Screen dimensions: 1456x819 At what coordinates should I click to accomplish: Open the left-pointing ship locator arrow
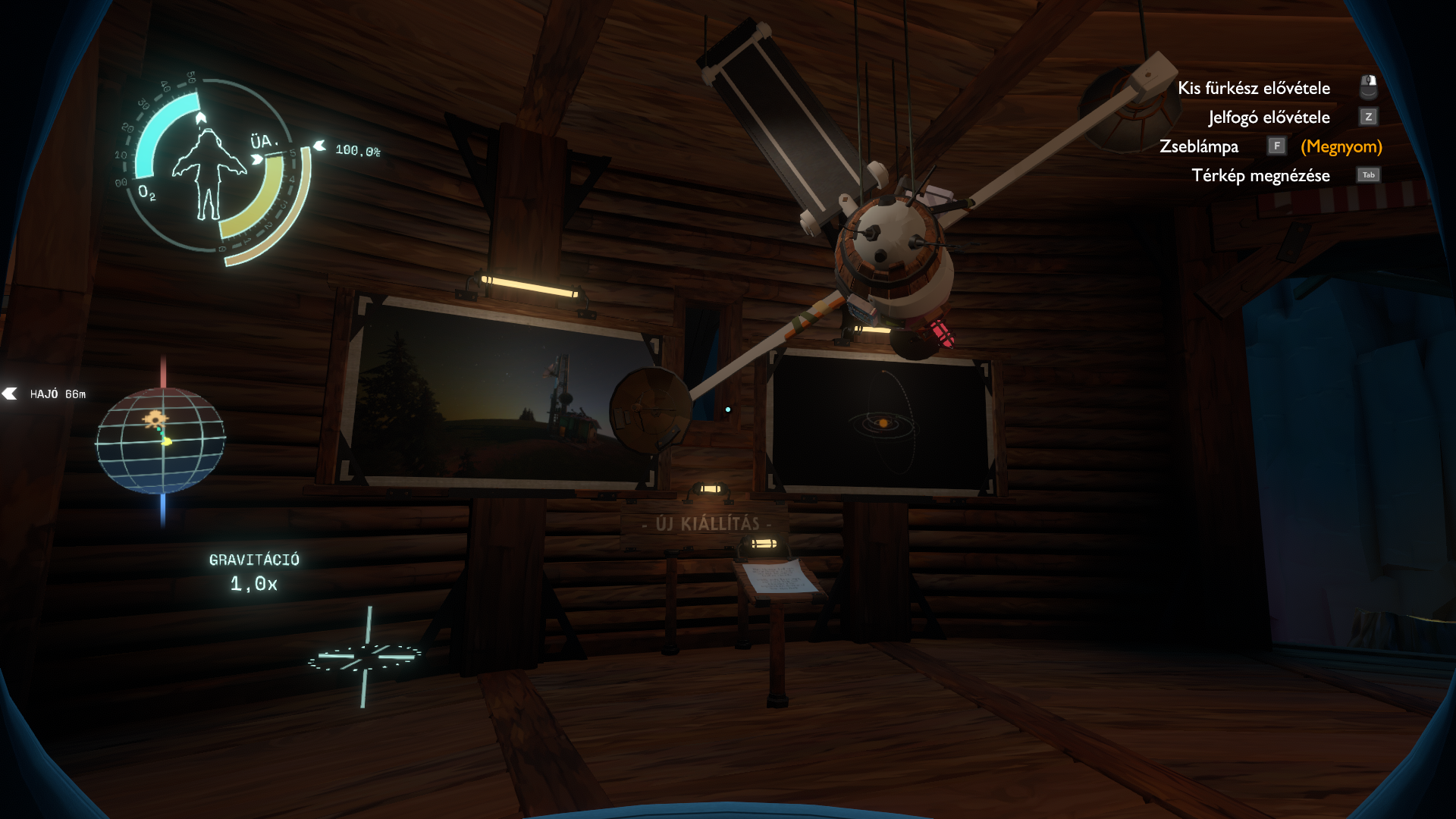click(9, 394)
